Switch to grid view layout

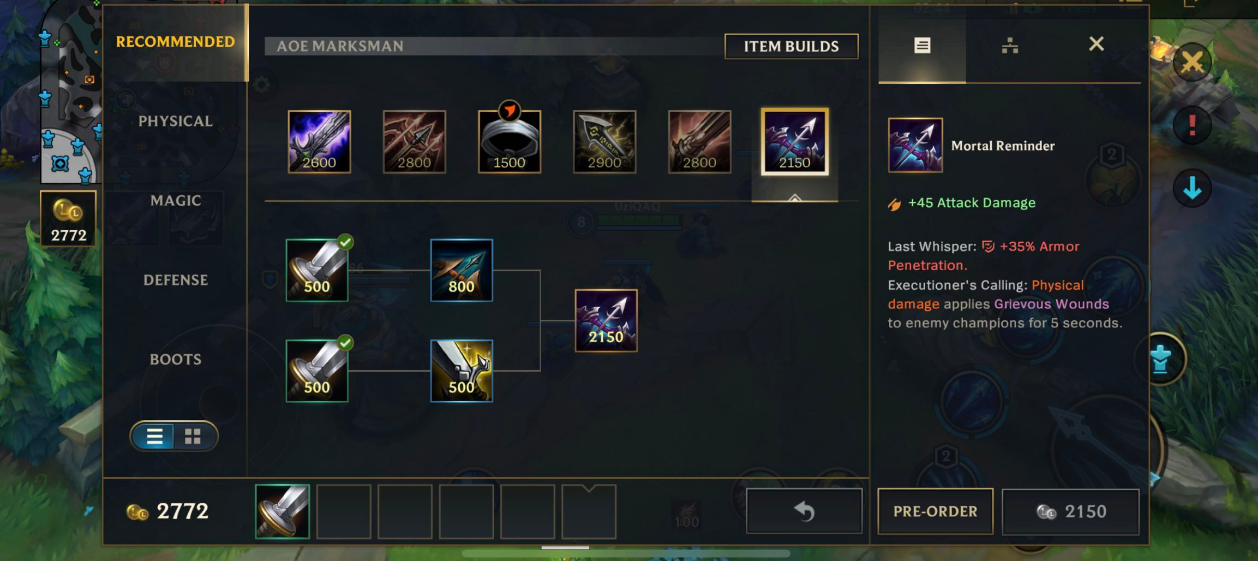click(193, 436)
